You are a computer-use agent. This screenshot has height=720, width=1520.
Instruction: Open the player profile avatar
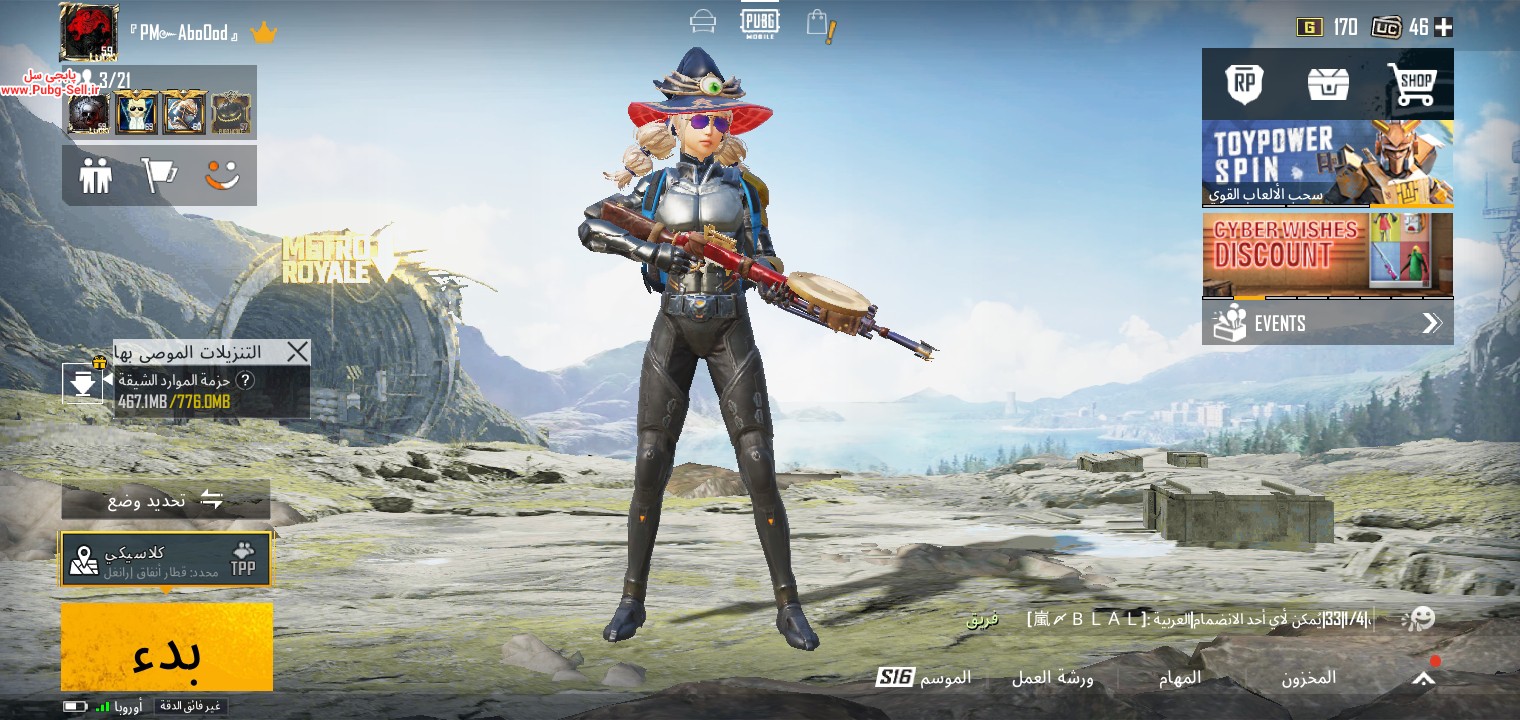click(88, 32)
